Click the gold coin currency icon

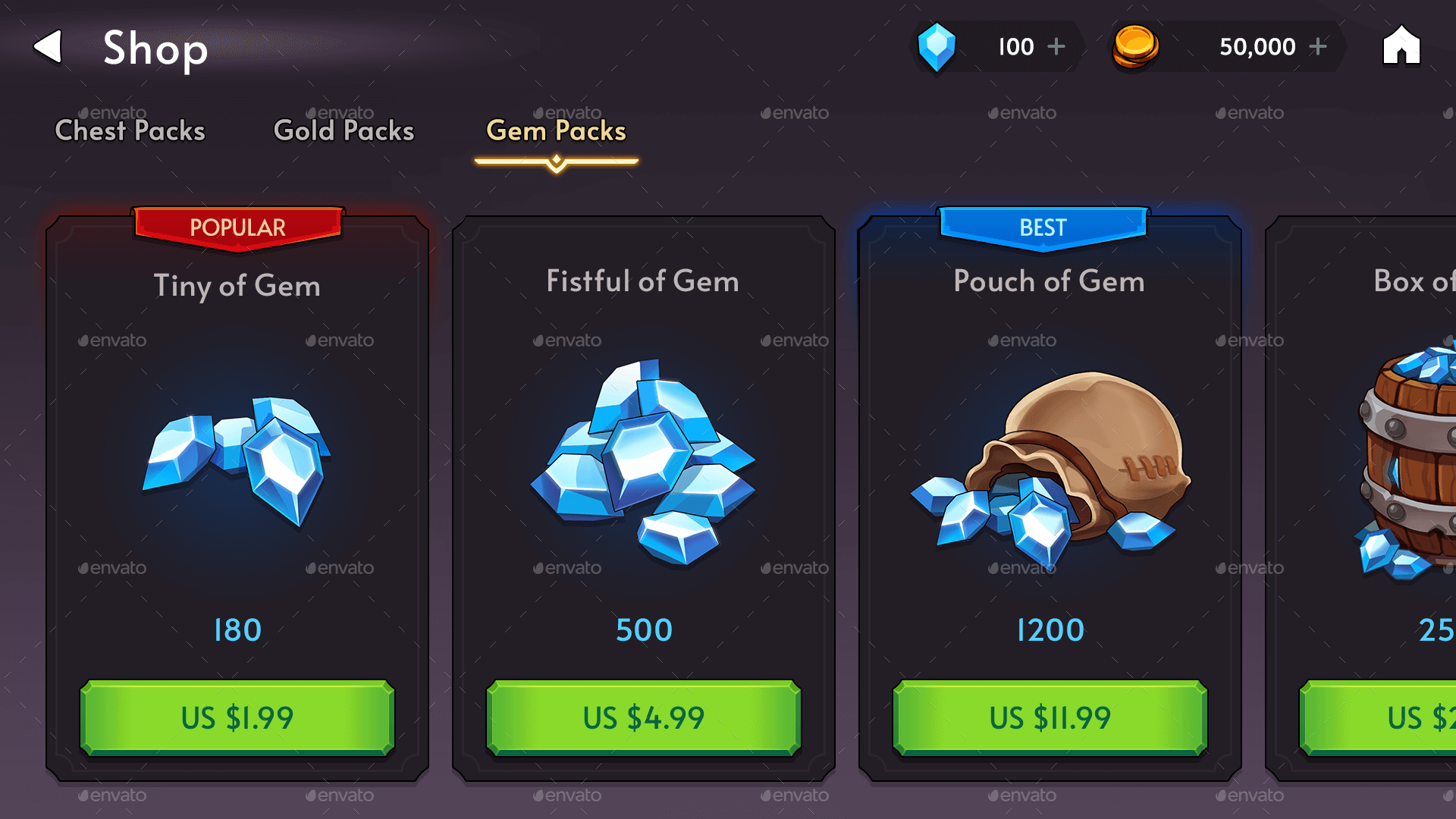pos(1134,47)
